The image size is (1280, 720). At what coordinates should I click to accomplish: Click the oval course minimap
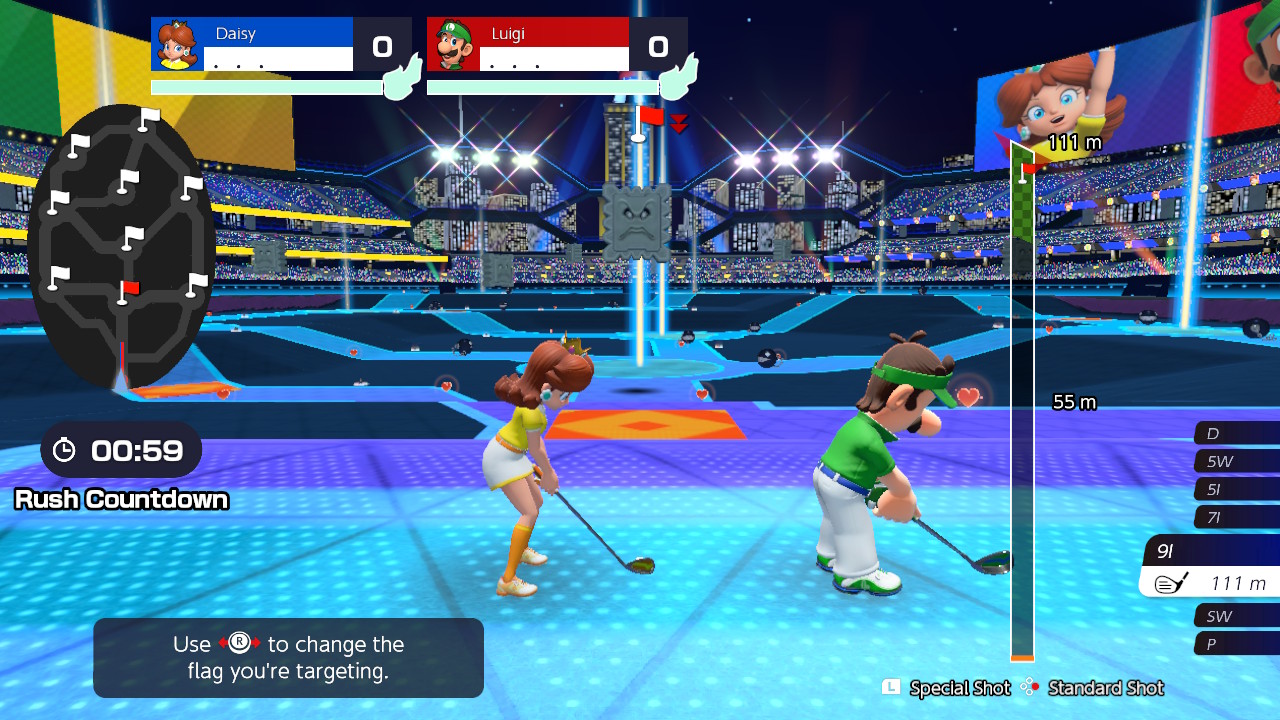click(121, 245)
